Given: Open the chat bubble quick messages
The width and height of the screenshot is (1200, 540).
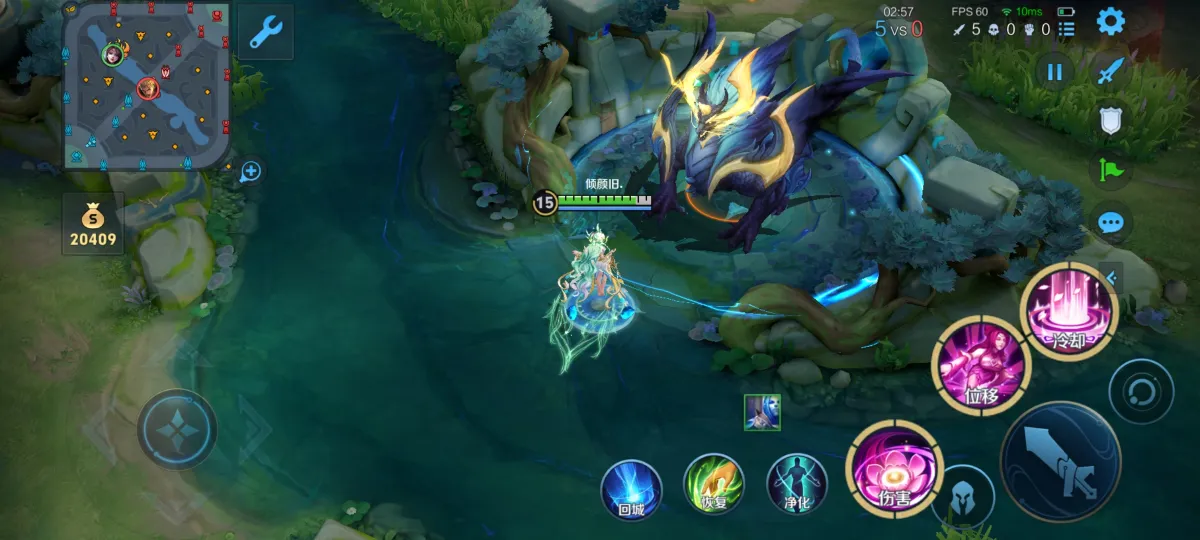Looking at the screenshot, I should click(x=1111, y=222).
